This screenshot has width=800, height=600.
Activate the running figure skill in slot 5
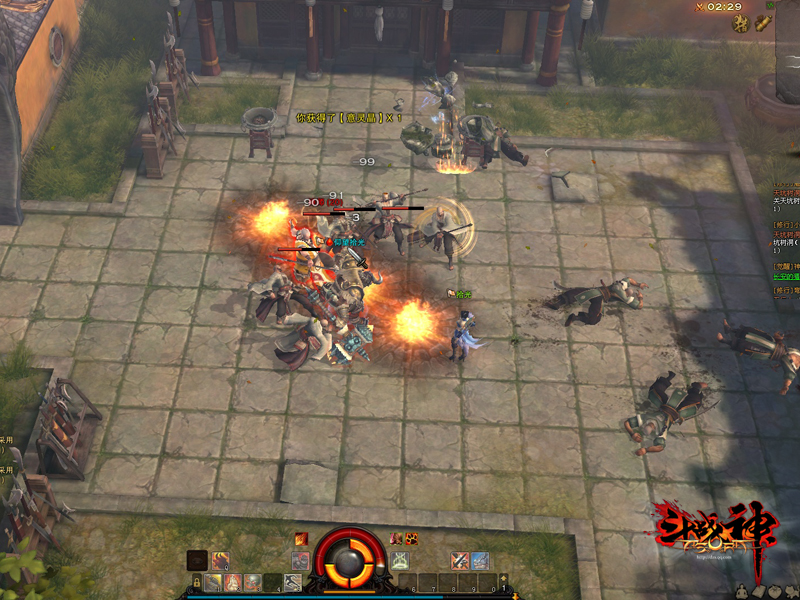(292, 582)
